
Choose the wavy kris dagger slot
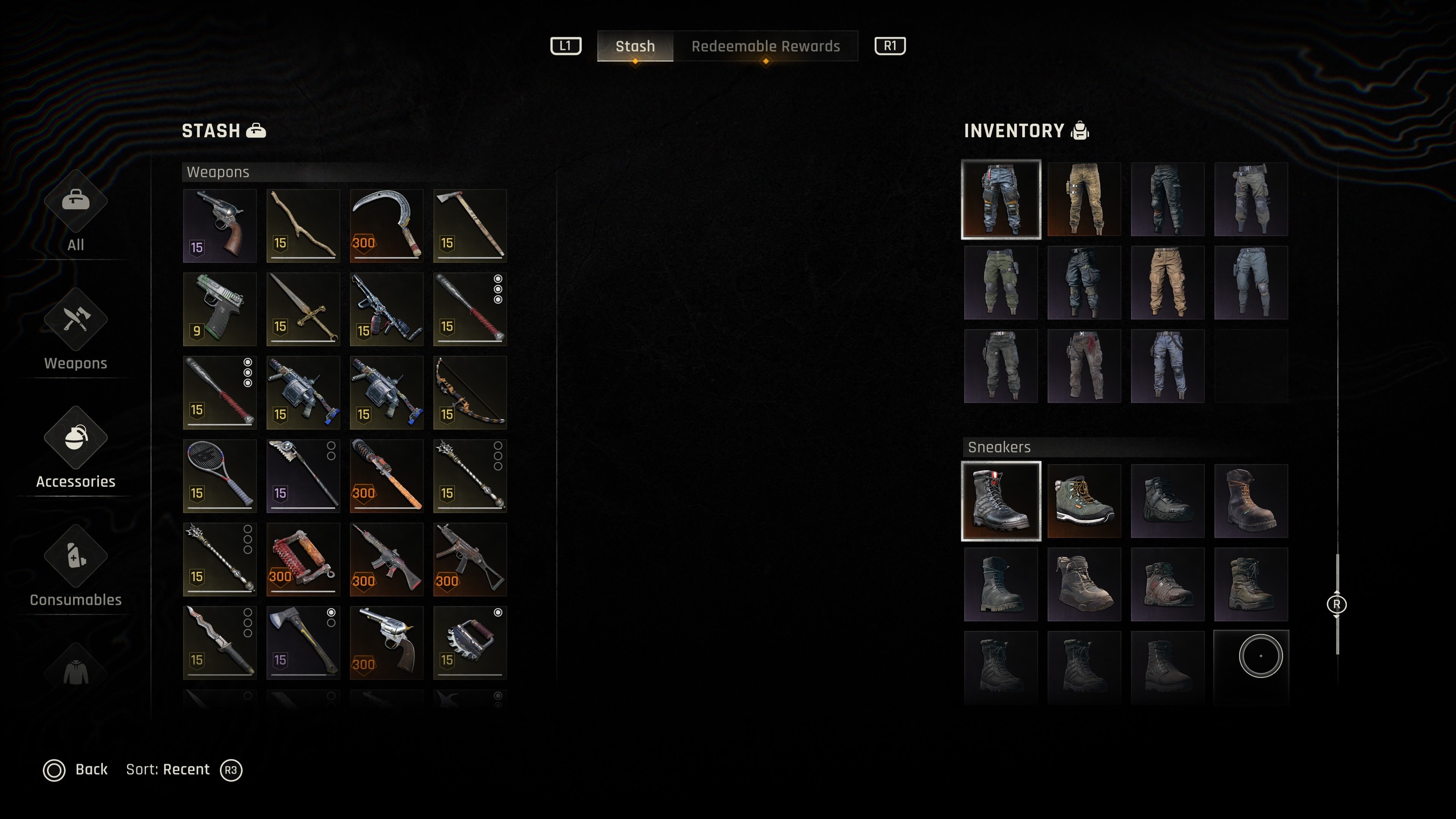click(220, 643)
